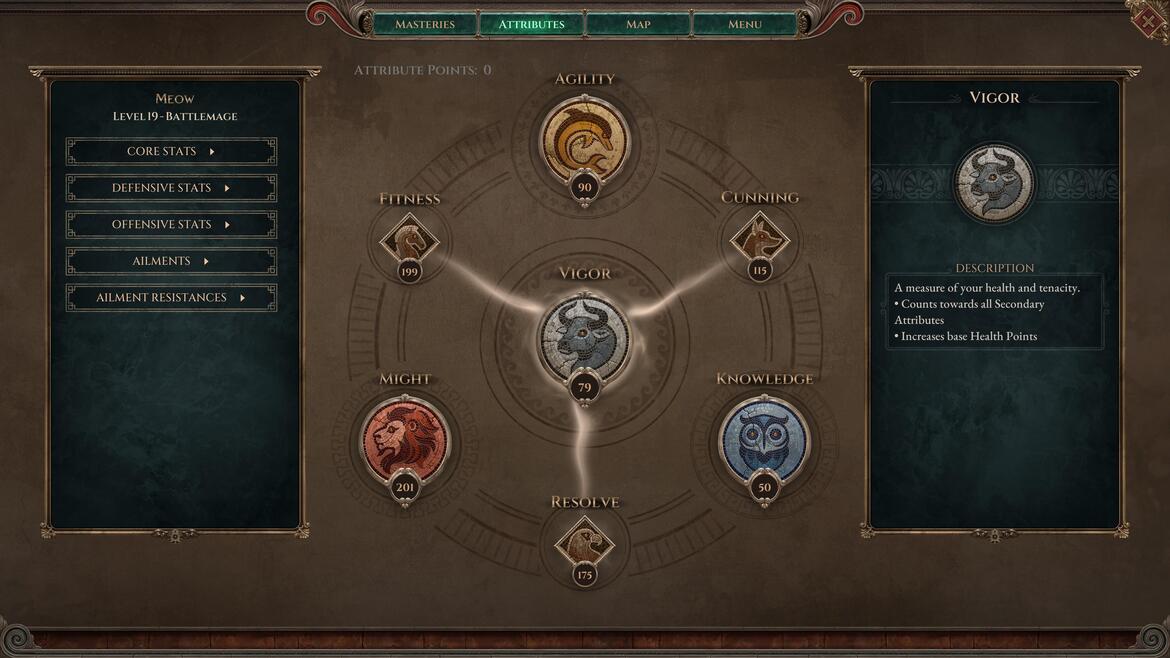Expand the Defensive Stats section
The width and height of the screenshot is (1170, 658).
click(171, 188)
